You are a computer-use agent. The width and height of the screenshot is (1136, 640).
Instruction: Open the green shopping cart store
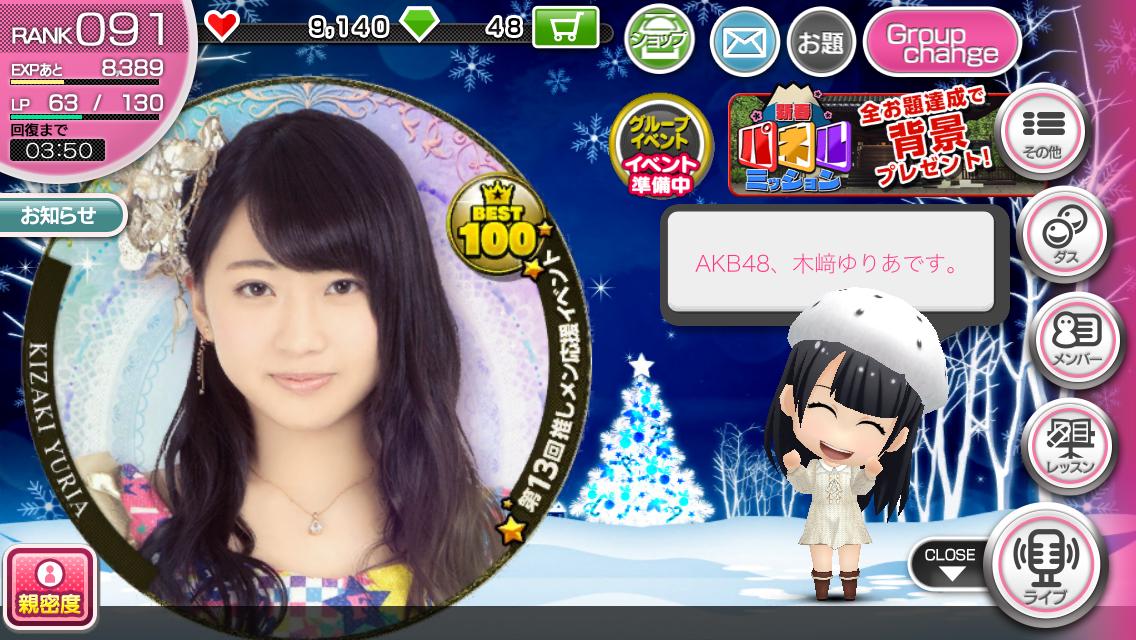(x=565, y=28)
